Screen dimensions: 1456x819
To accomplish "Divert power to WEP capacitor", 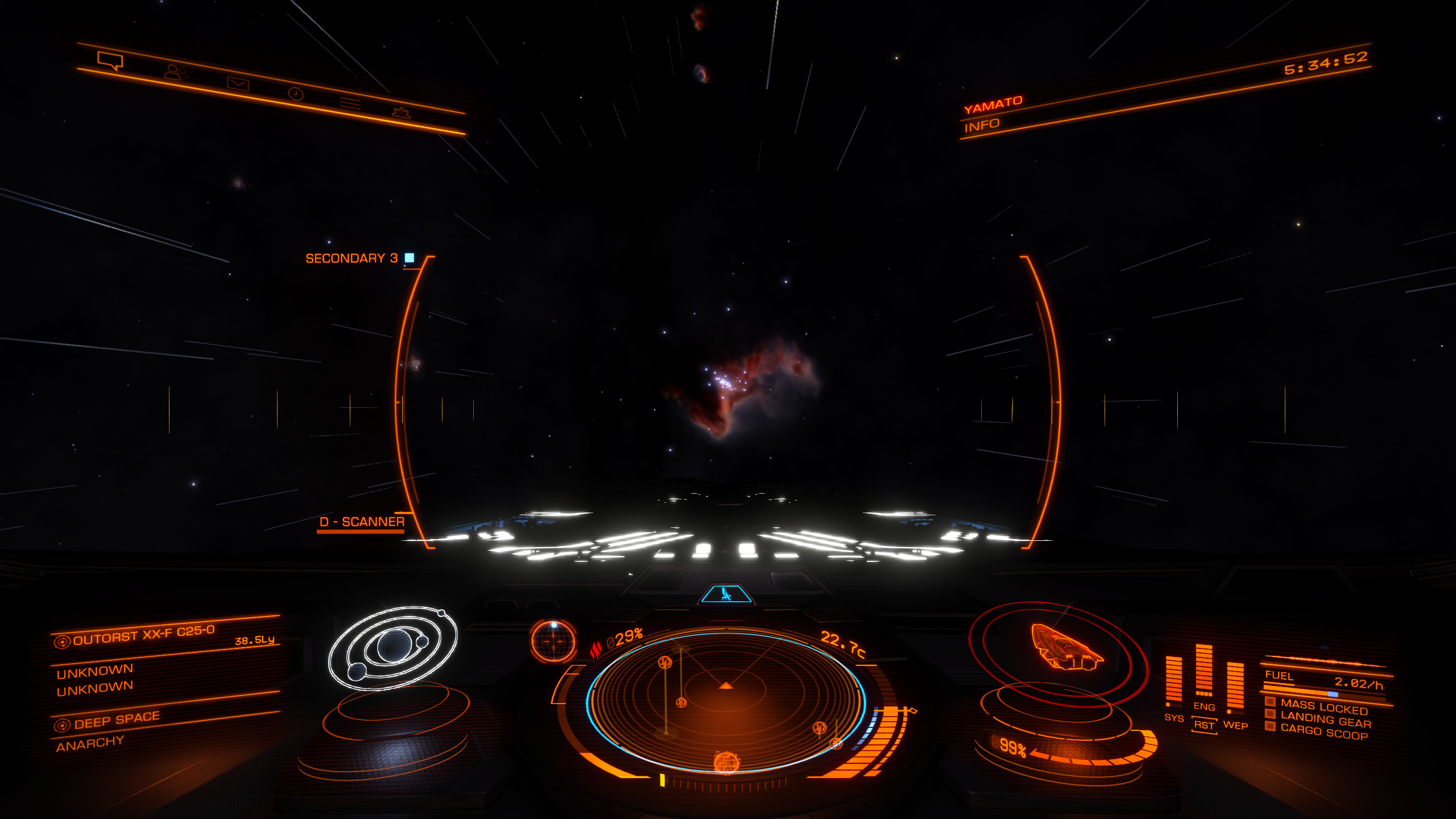I will click(1235, 725).
